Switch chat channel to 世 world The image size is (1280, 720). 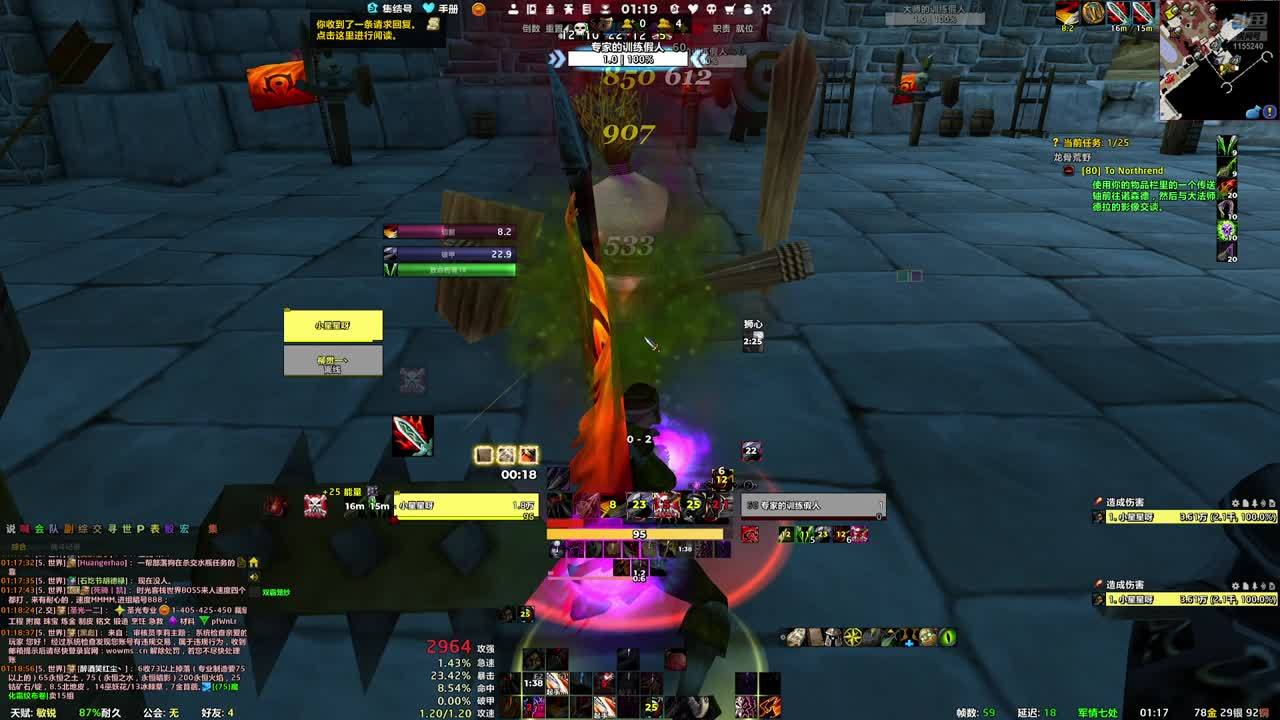[127, 529]
